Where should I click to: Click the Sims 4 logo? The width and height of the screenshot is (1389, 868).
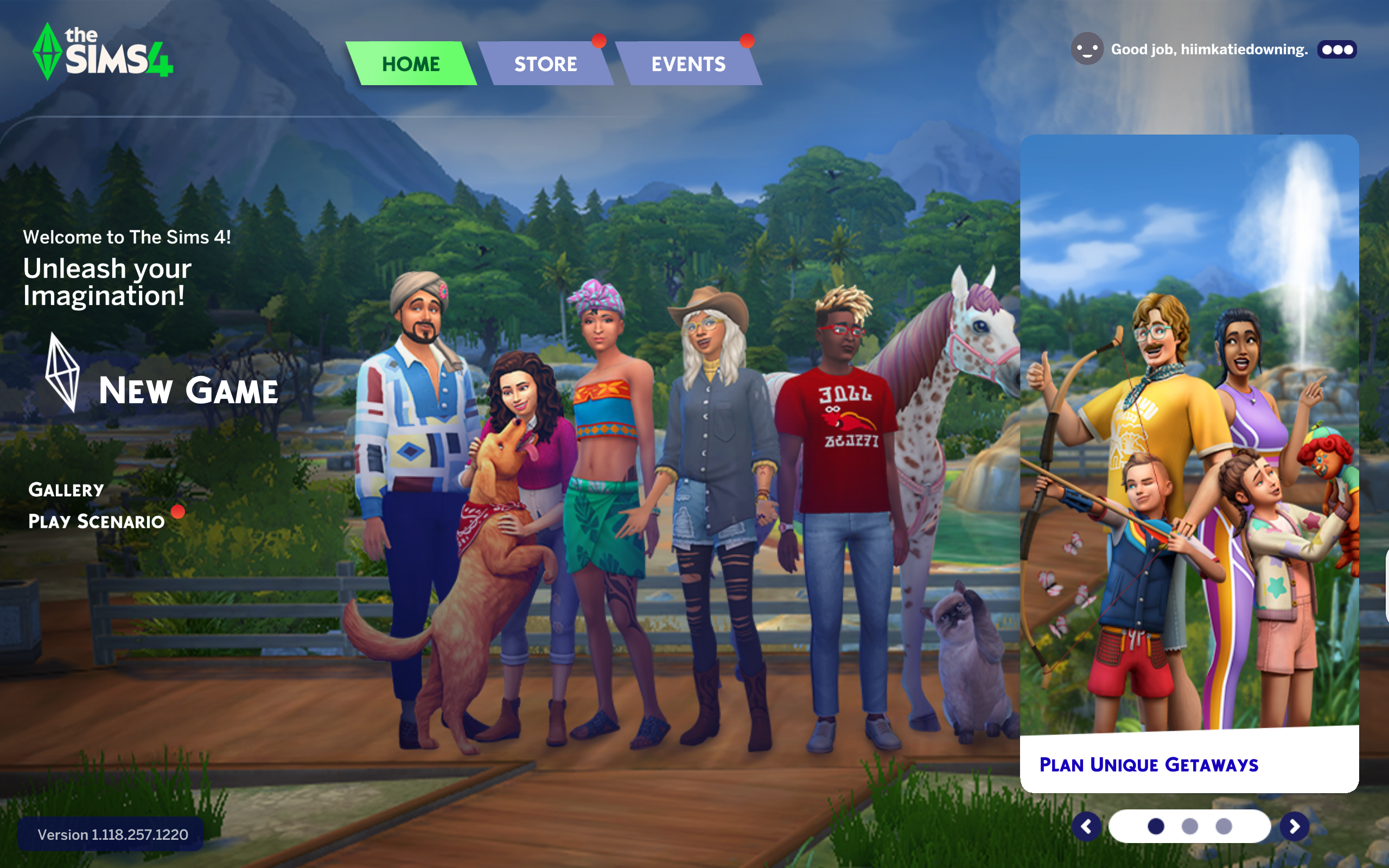coord(103,53)
